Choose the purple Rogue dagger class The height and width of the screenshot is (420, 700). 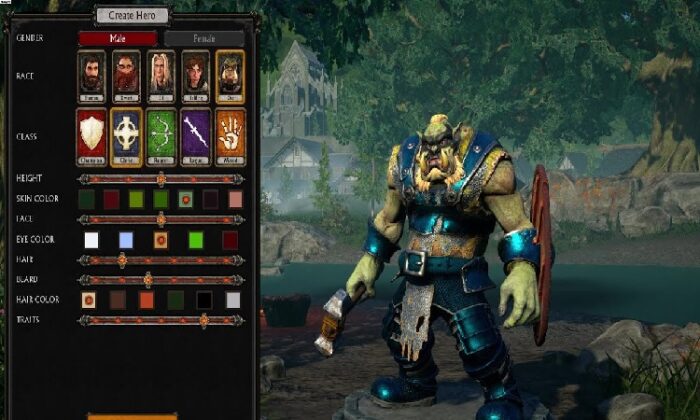[196, 135]
